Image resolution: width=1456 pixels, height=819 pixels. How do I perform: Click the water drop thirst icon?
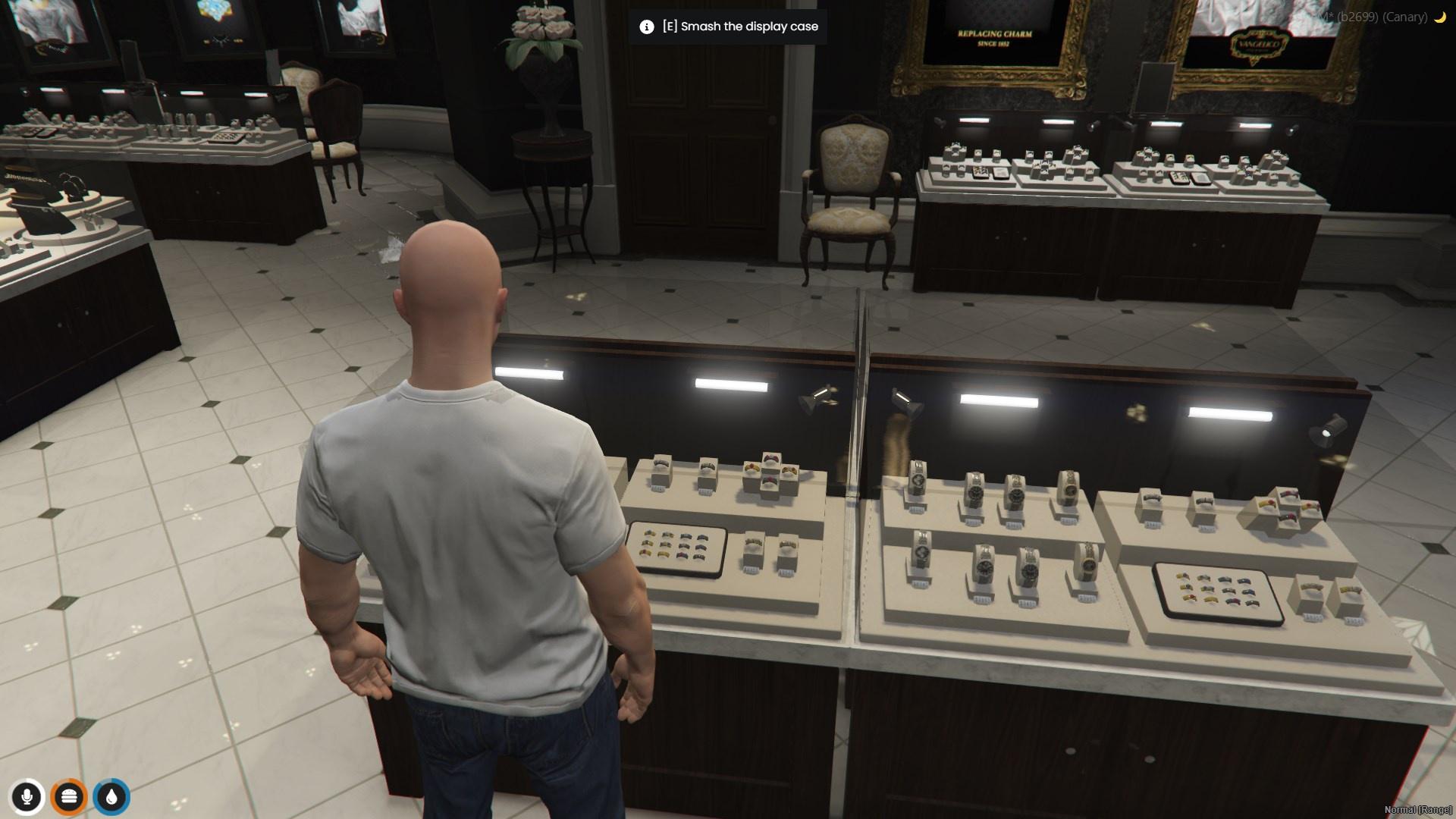click(x=111, y=797)
